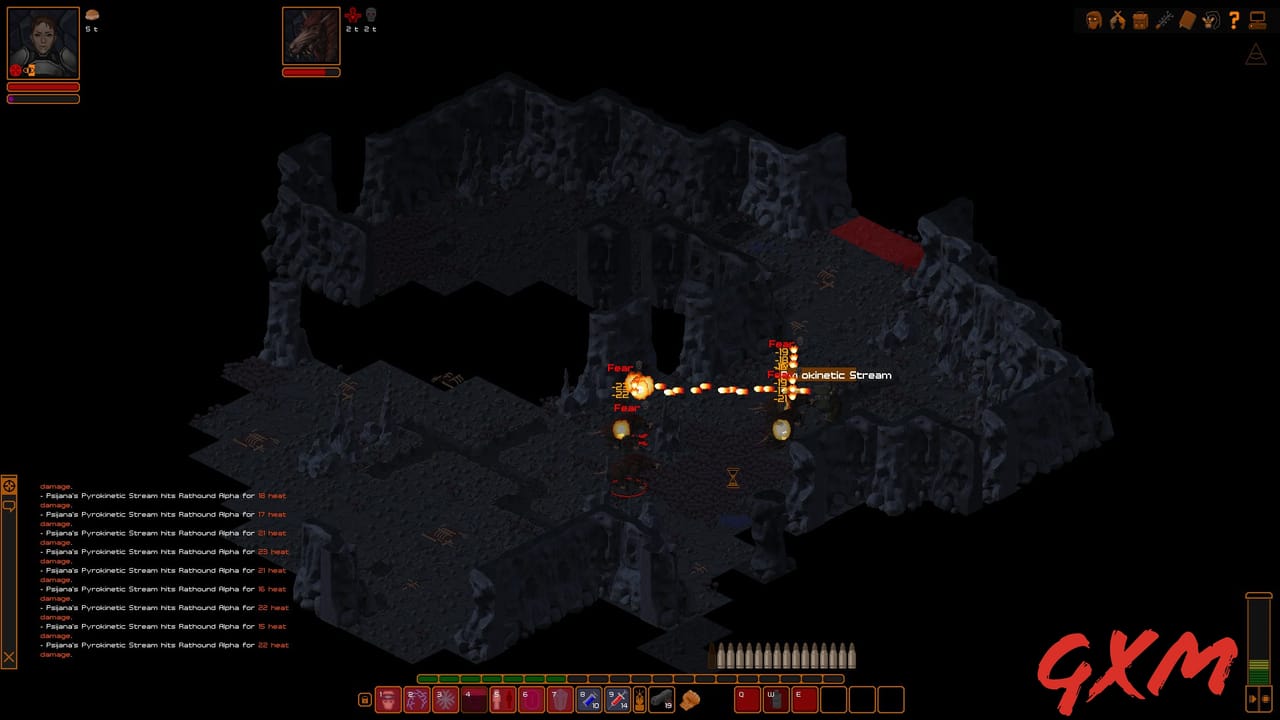Select the firearm slot showing 19 ammo

(x=663, y=700)
